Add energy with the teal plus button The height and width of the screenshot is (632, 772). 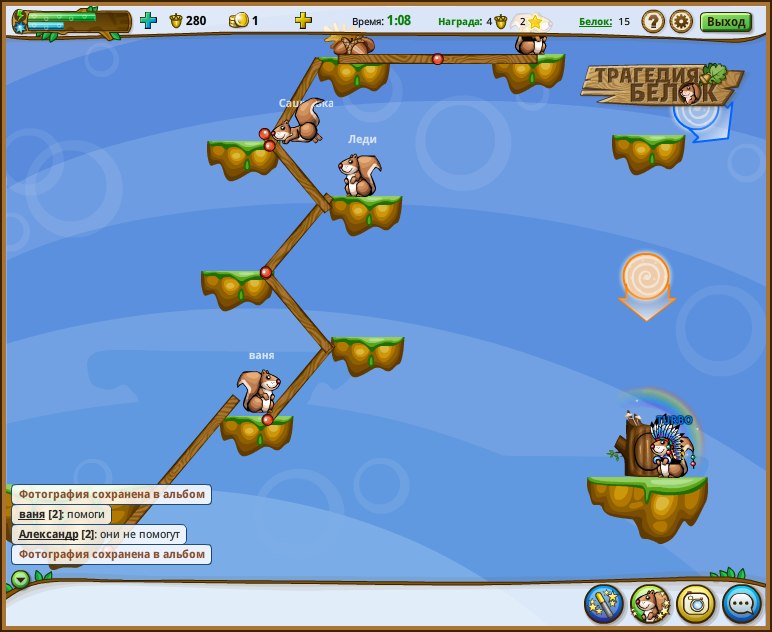point(148,20)
